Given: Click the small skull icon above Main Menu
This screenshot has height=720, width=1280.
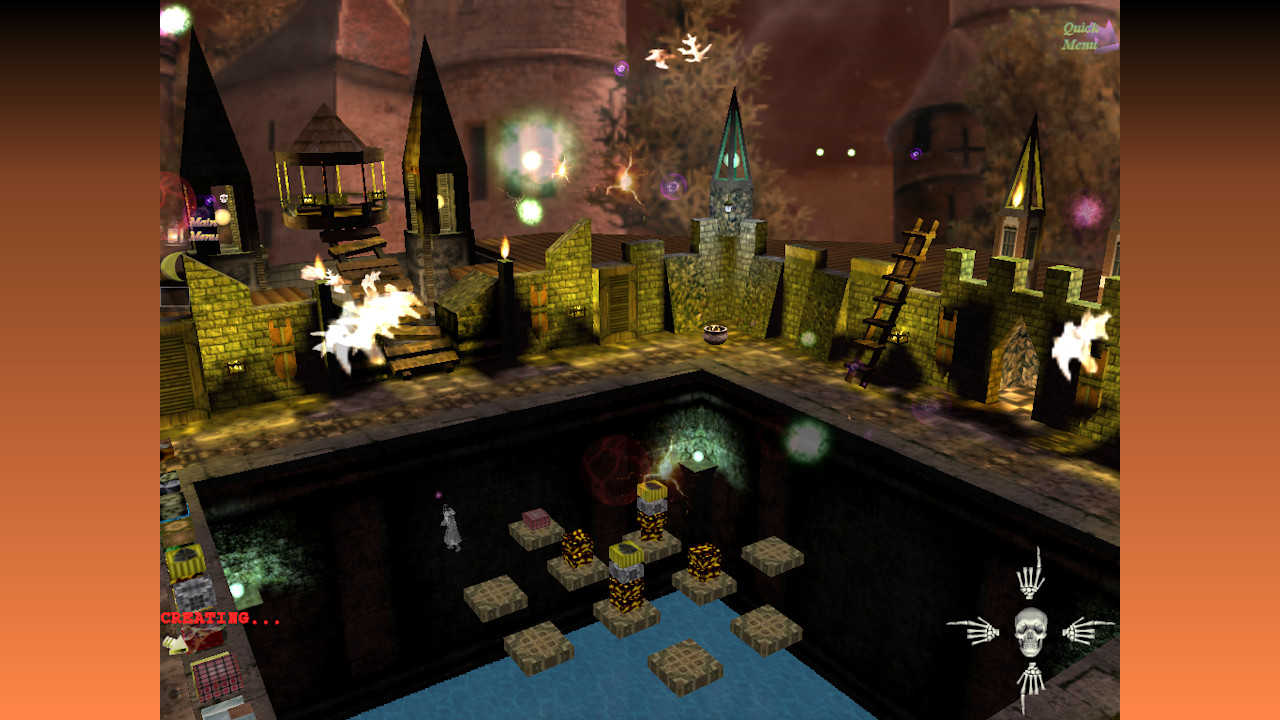Looking at the screenshot, I should click(x=223, y=199).
